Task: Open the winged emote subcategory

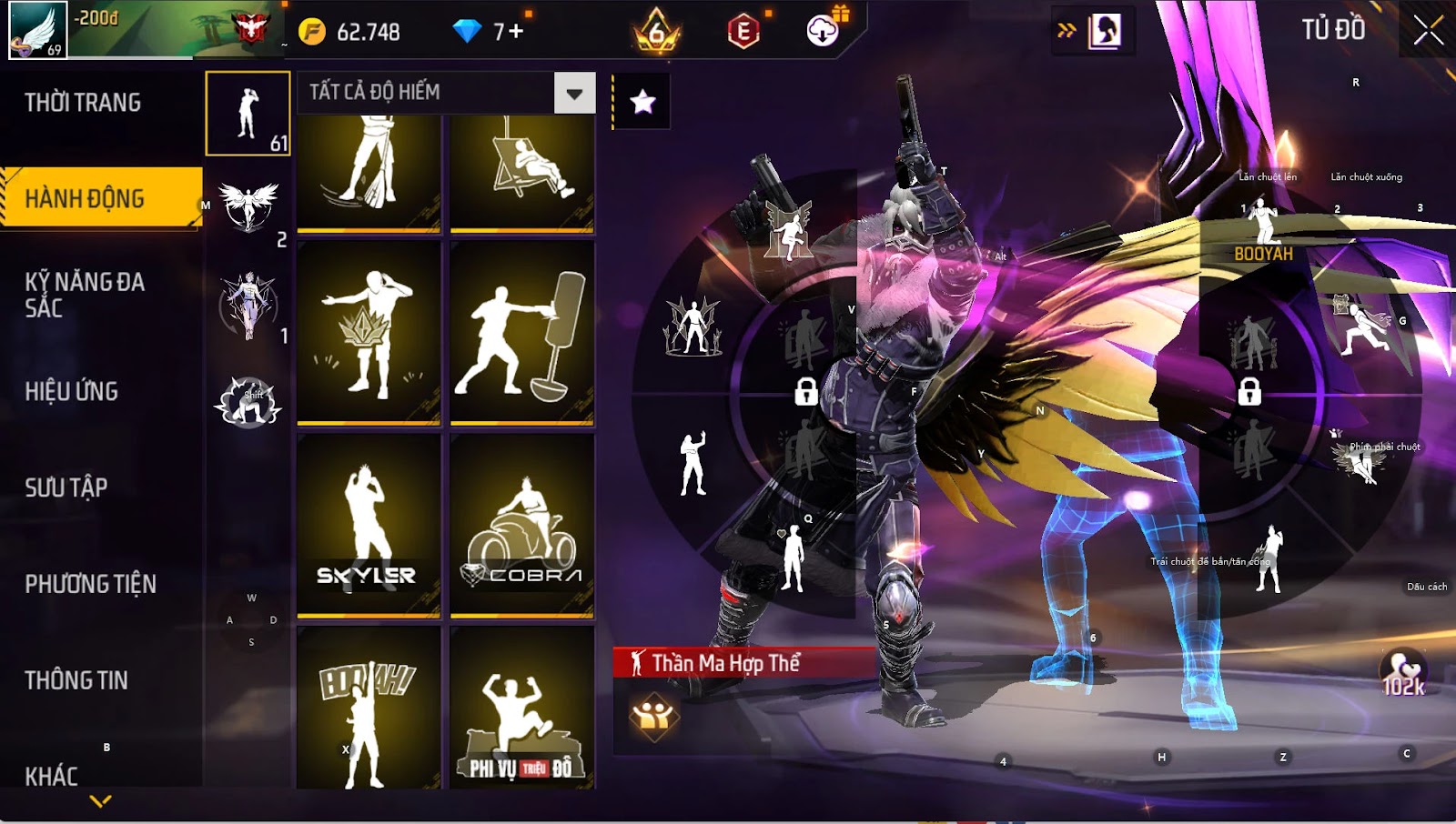Action: [x=248, y=207]
